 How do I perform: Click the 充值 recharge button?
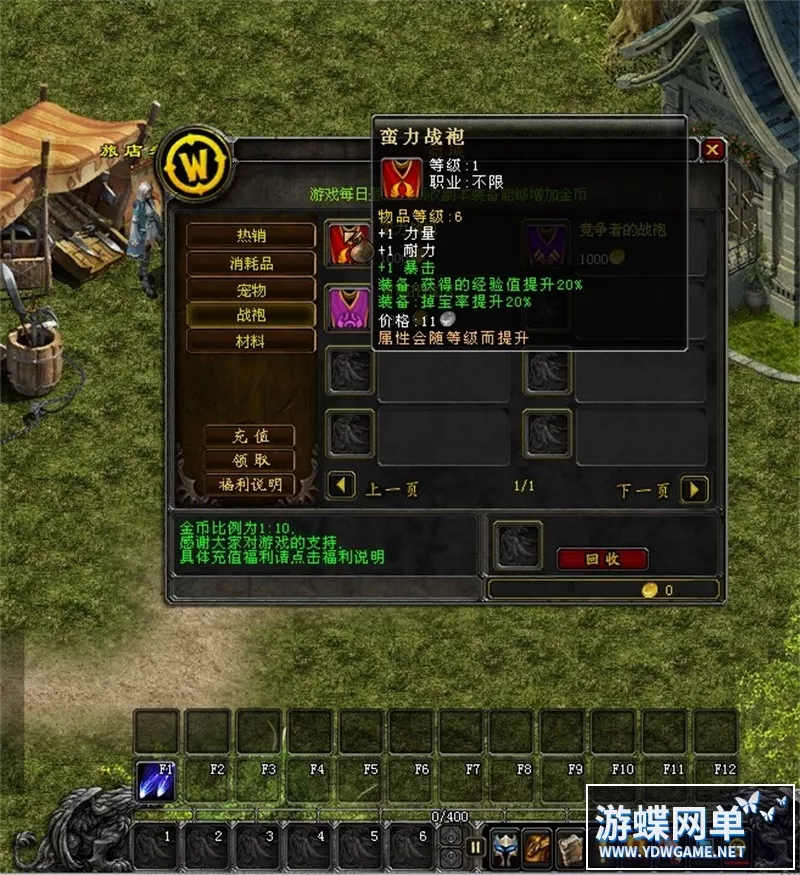tap(250, 436)
